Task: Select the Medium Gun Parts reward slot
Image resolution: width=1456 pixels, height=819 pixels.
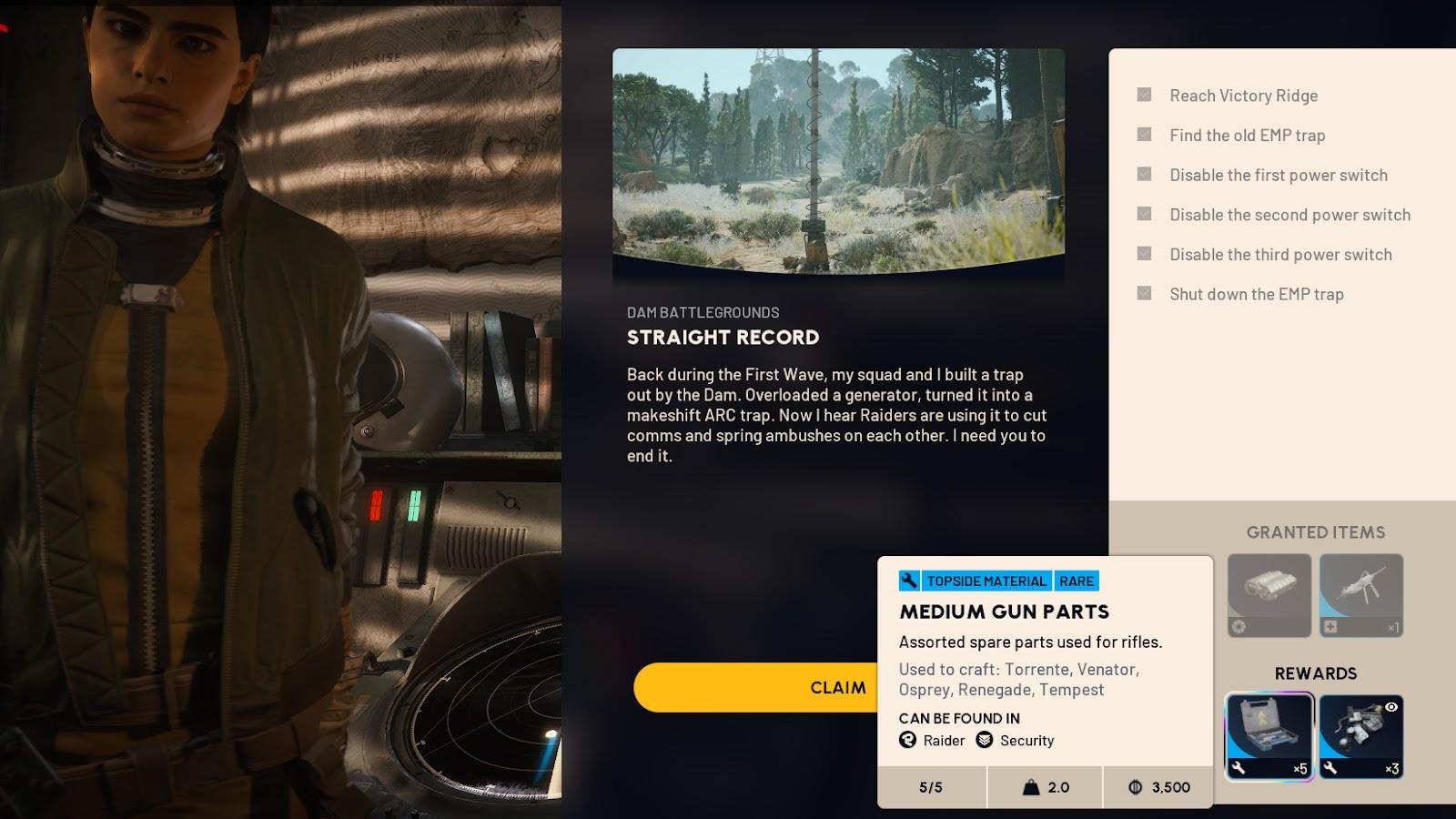Action: click(1269, 736)
